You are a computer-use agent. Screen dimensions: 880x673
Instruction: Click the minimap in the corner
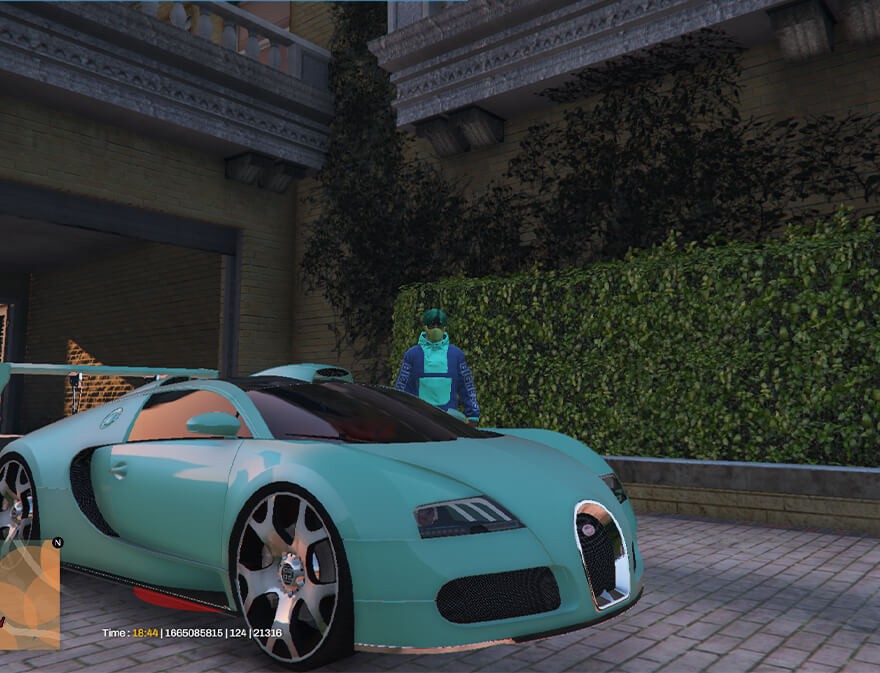[29, 596]
